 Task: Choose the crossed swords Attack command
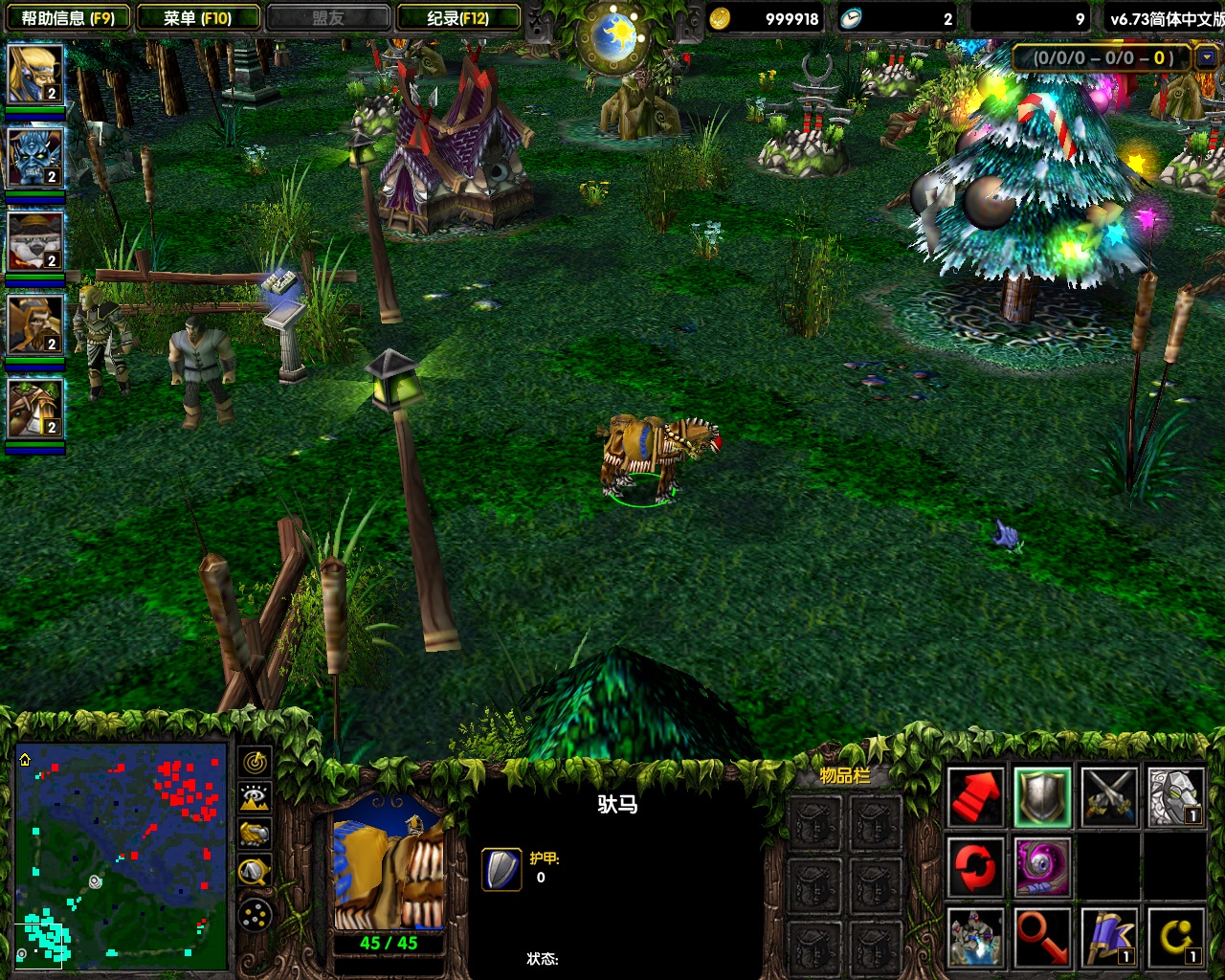[x=1109, y=796]
